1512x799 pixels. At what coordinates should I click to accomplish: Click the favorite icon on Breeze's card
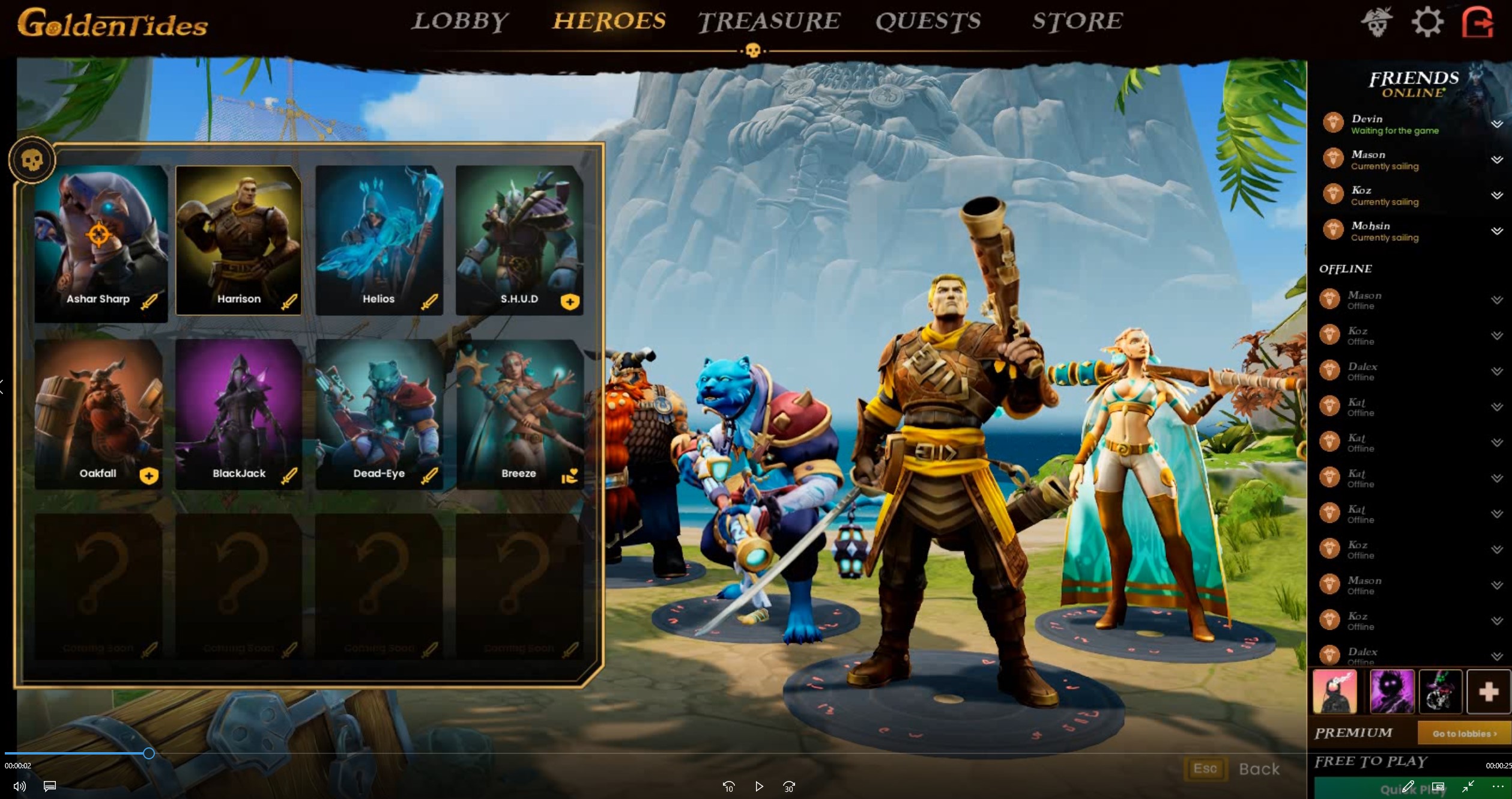tap(569, 475)
